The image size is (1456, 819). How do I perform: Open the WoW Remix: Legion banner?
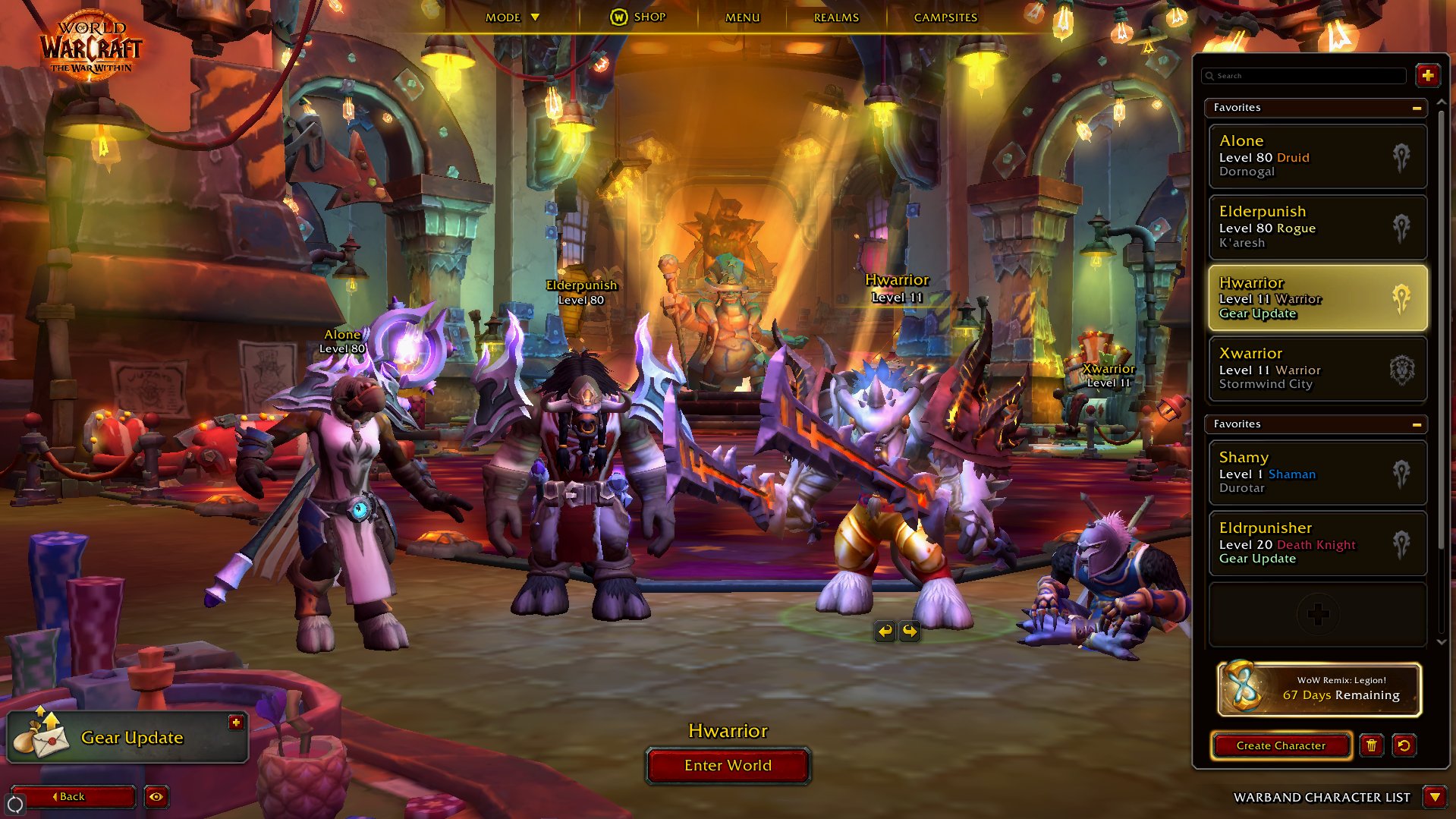1319,689
